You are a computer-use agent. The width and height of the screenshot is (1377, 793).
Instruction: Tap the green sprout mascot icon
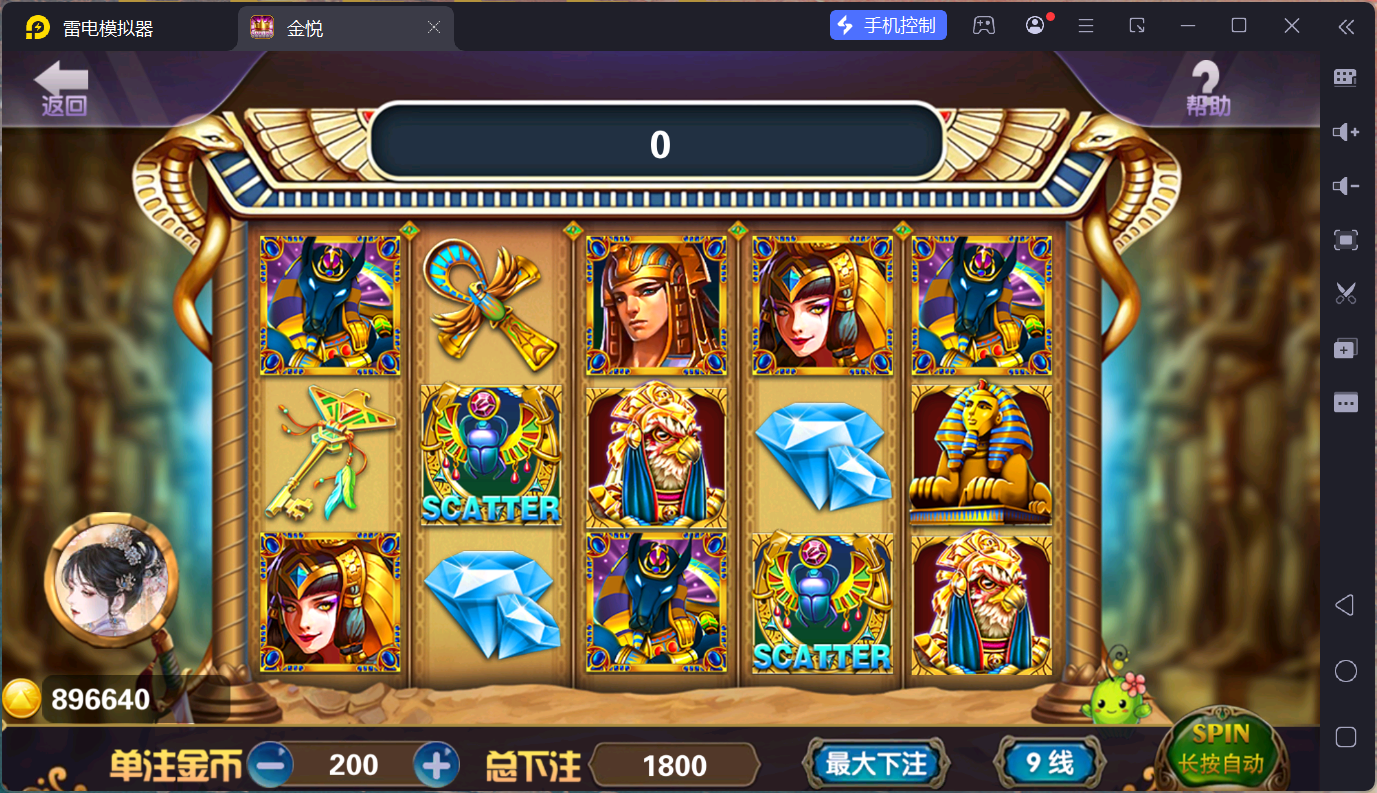pos(1117,697)
